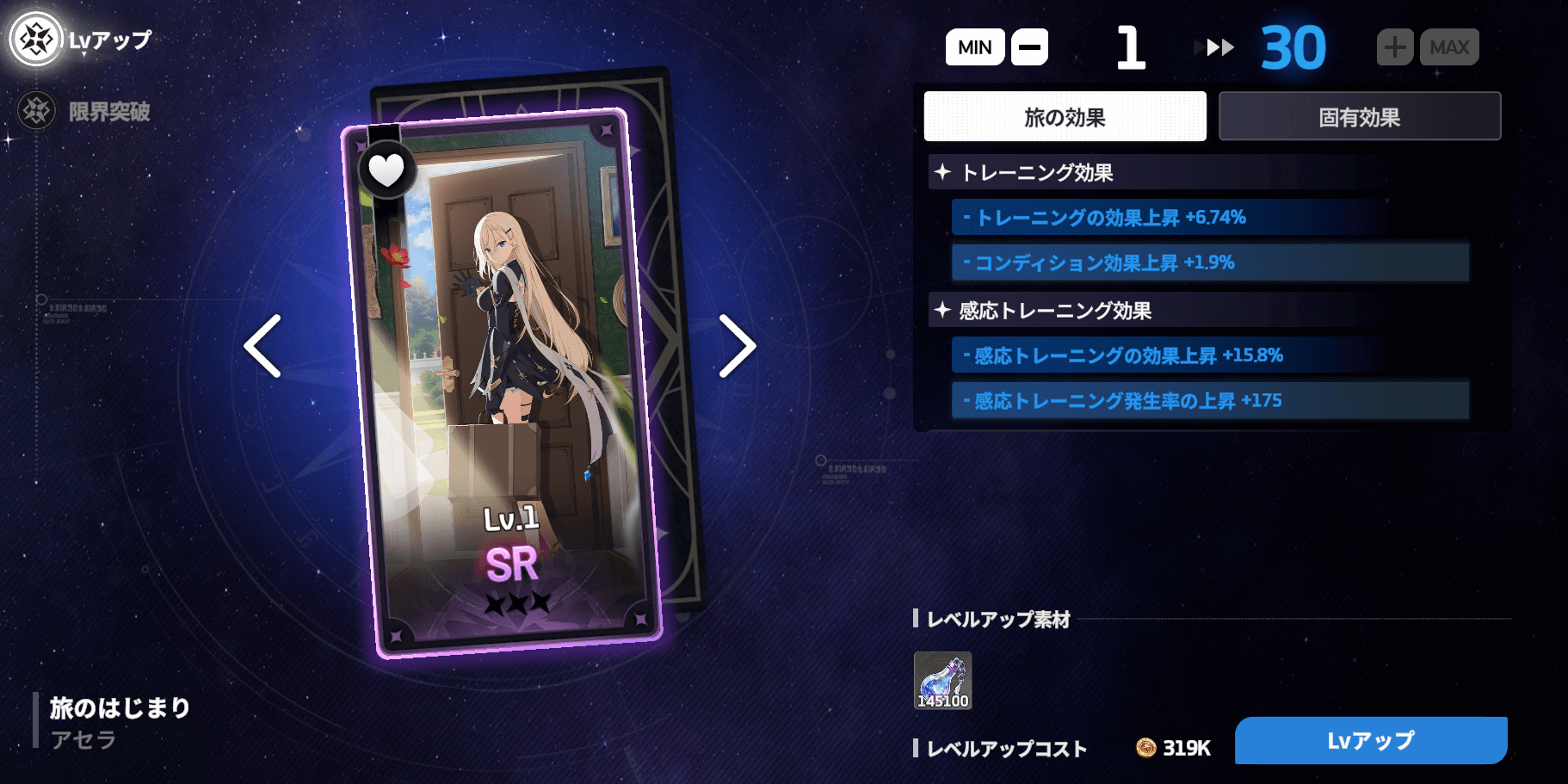The width and height of the screenshot is (1568, 784).
Task: Click the star icon beside 感応トレーニング効果
Action: click(942, 312)
